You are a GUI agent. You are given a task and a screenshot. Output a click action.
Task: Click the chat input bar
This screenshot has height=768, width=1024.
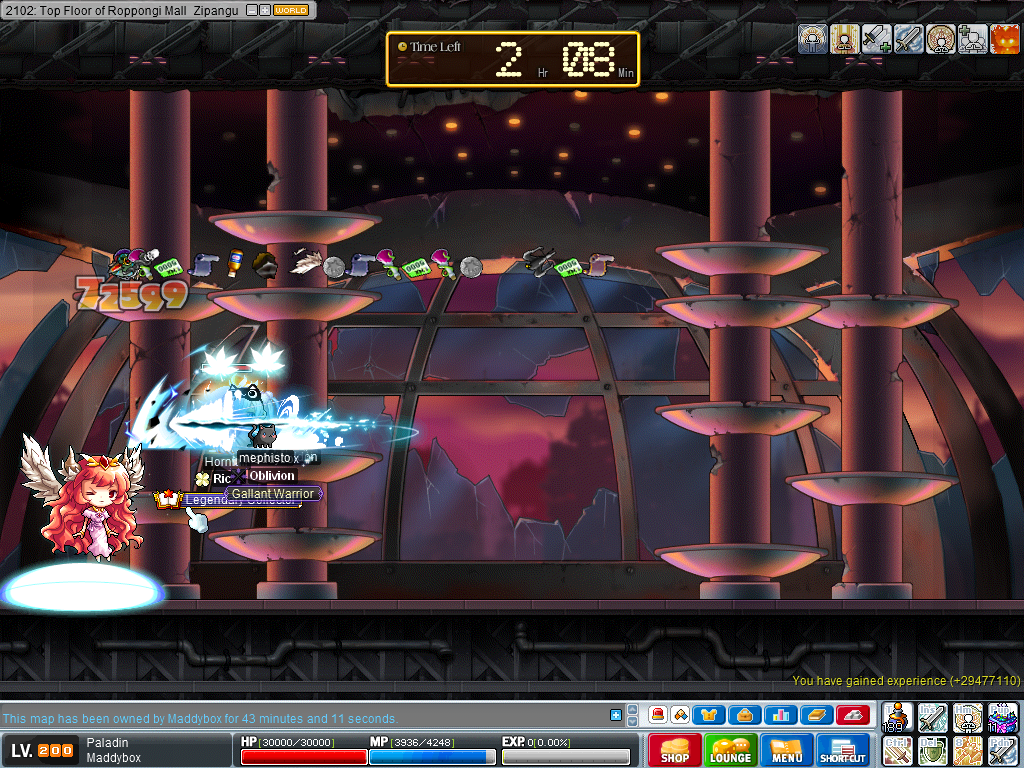point(300,718)
